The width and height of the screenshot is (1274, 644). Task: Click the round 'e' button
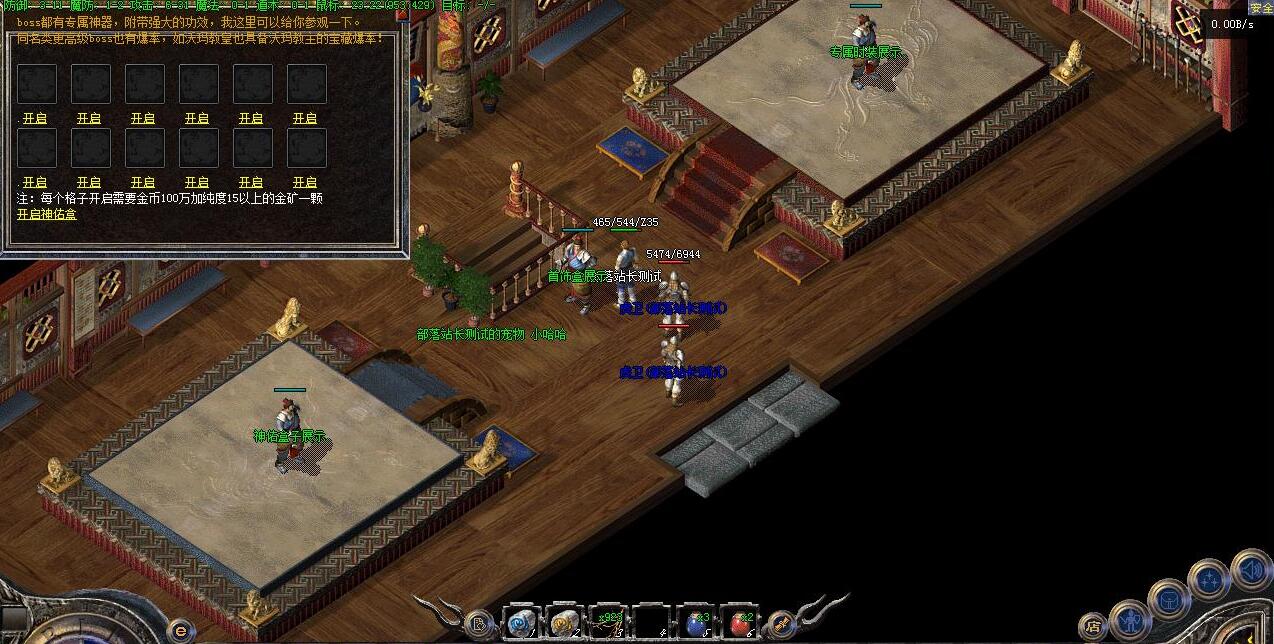pos(180,630)
